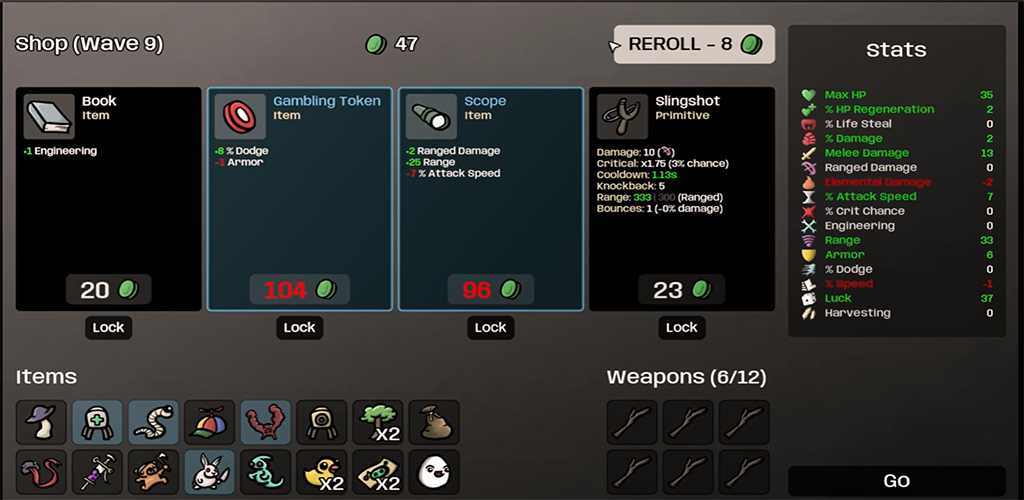Select the white egg face item
This screenshot has width=1024, height=500.
pyautogui.click(x=434, y=471)
